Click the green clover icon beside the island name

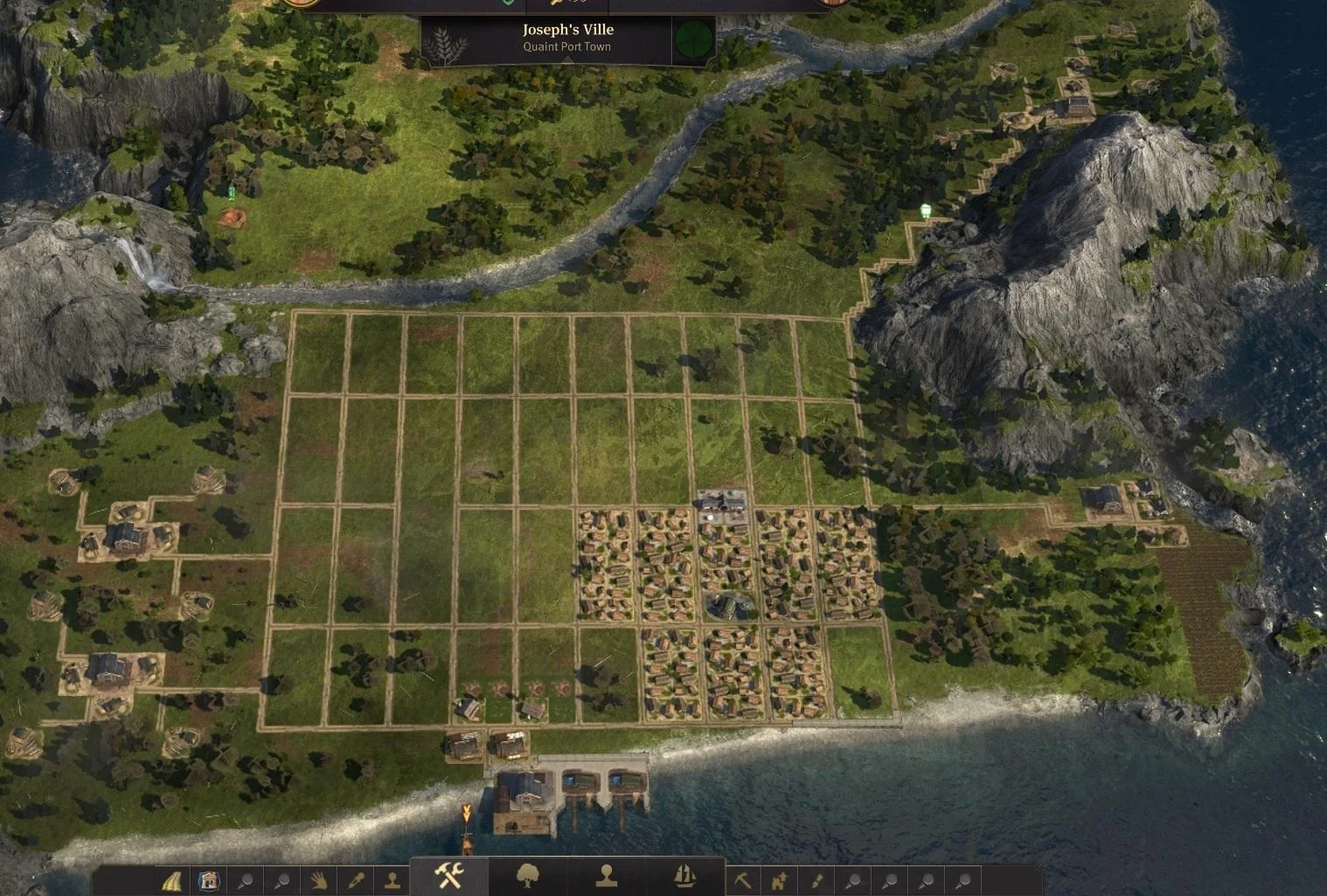click(693, 39)
